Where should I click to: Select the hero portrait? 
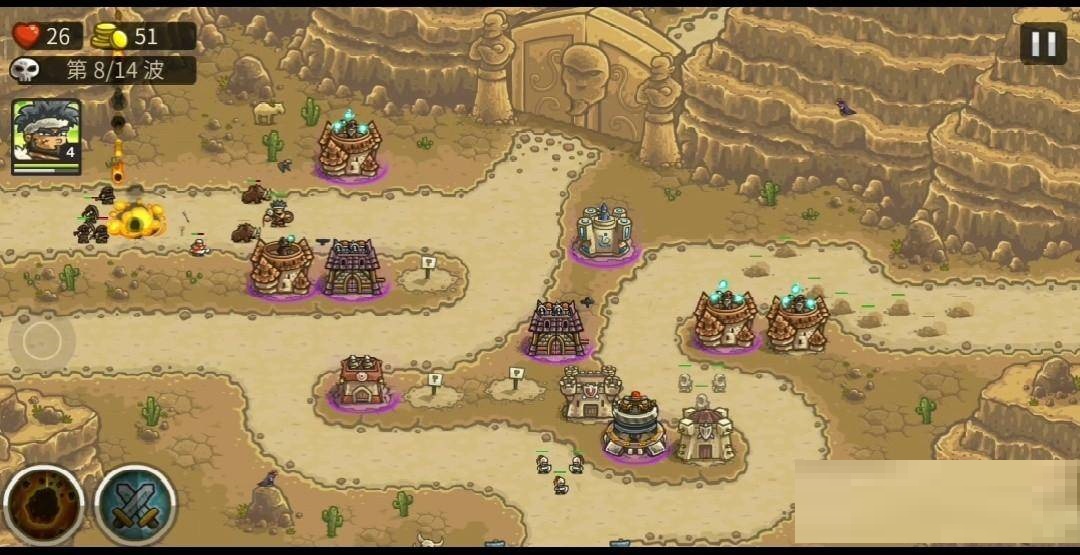click(x=46, y=135)
